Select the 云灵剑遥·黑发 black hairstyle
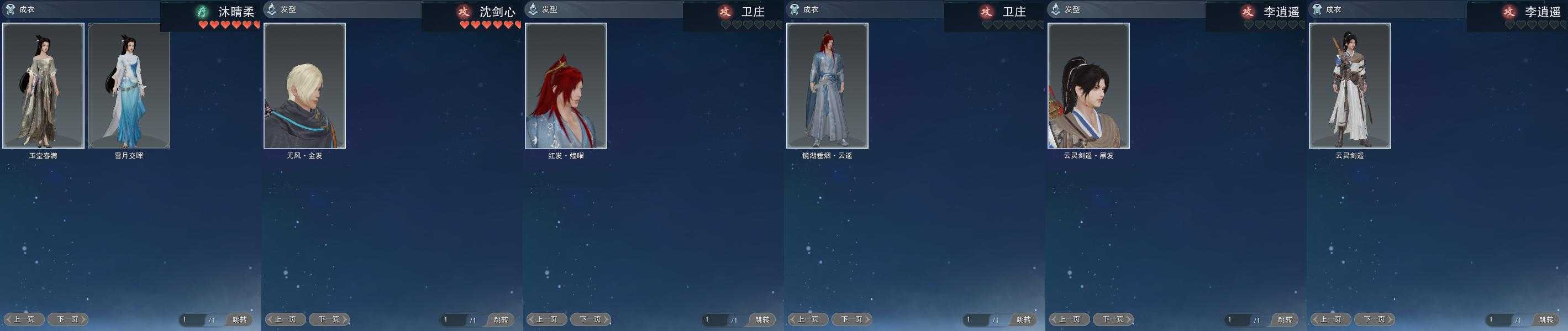This screenshot has height=331, width=1568. pyautogui.click(x=1088, y=86)
